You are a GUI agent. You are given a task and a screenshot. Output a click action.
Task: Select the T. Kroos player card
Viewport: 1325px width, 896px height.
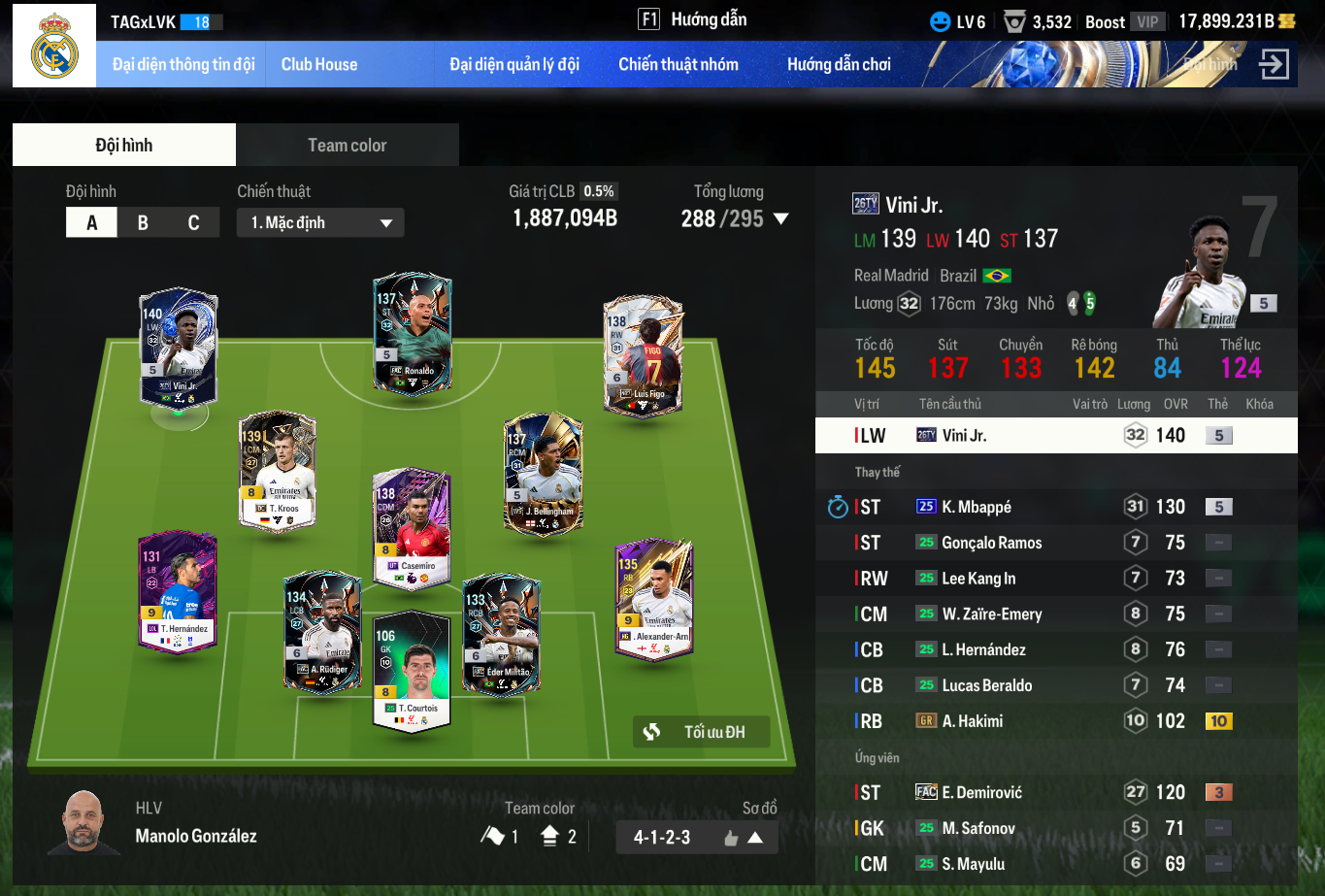(278, 471)
